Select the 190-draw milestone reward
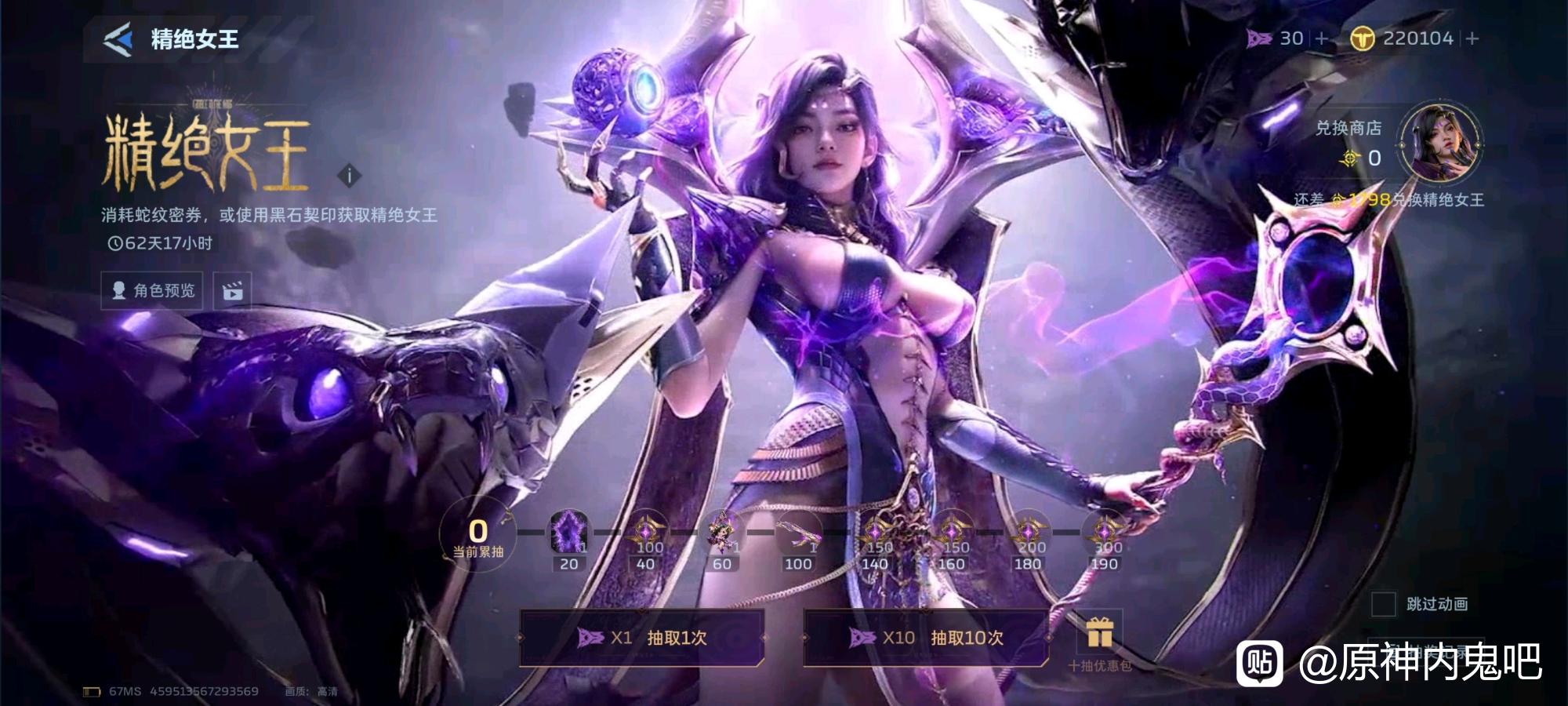The image size is (1568, 706). [x=1104, y=535]
